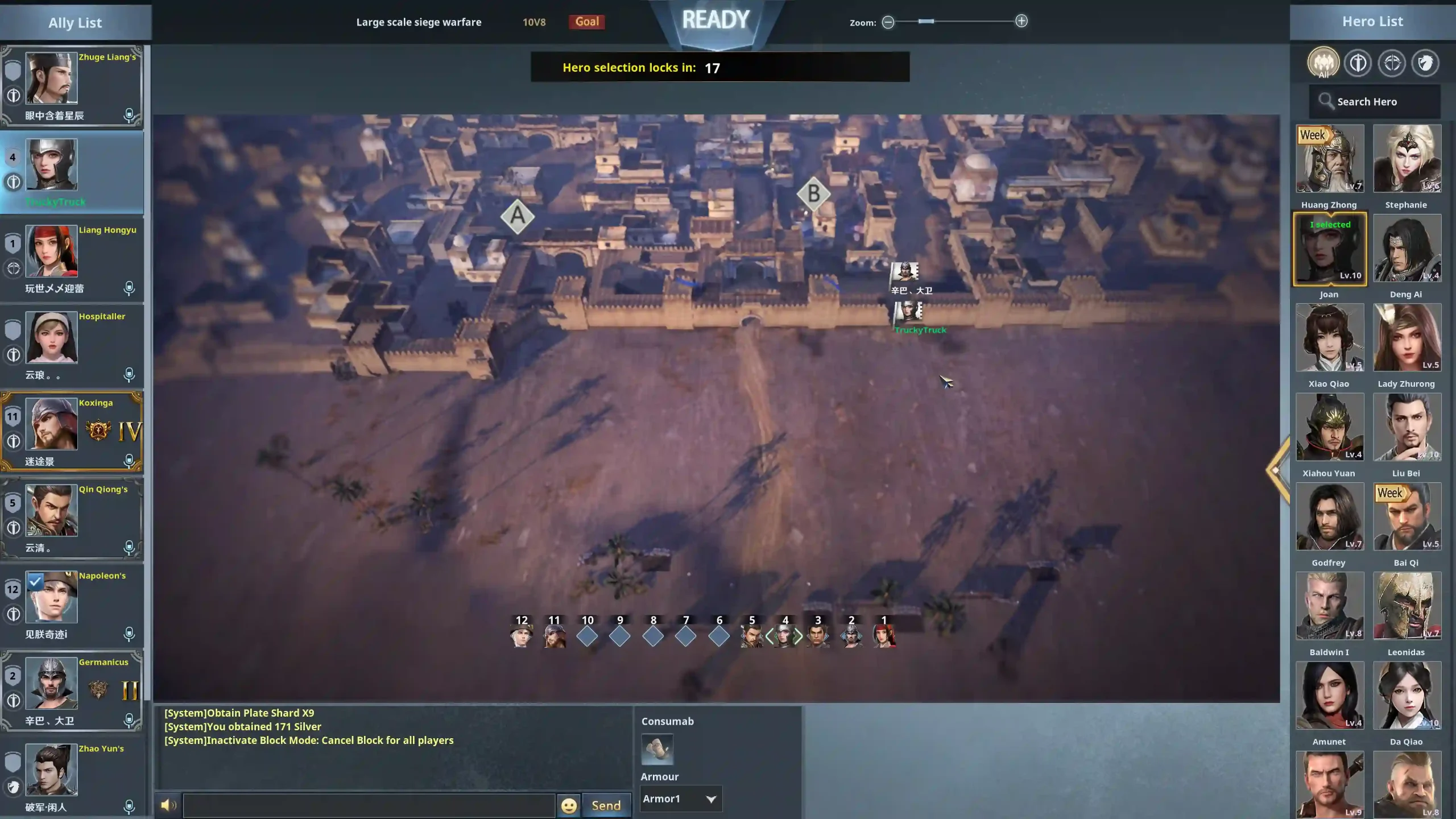The height and width of the screenshot is (819, 1456).
Task: Toggle the chat speaker icon
Action: (168, 805)
